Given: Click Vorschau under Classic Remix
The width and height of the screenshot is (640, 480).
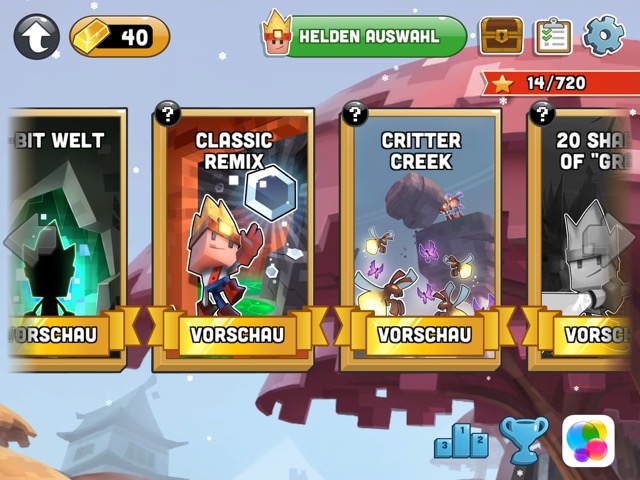Looking at the screenshot, I should point(238,334).
